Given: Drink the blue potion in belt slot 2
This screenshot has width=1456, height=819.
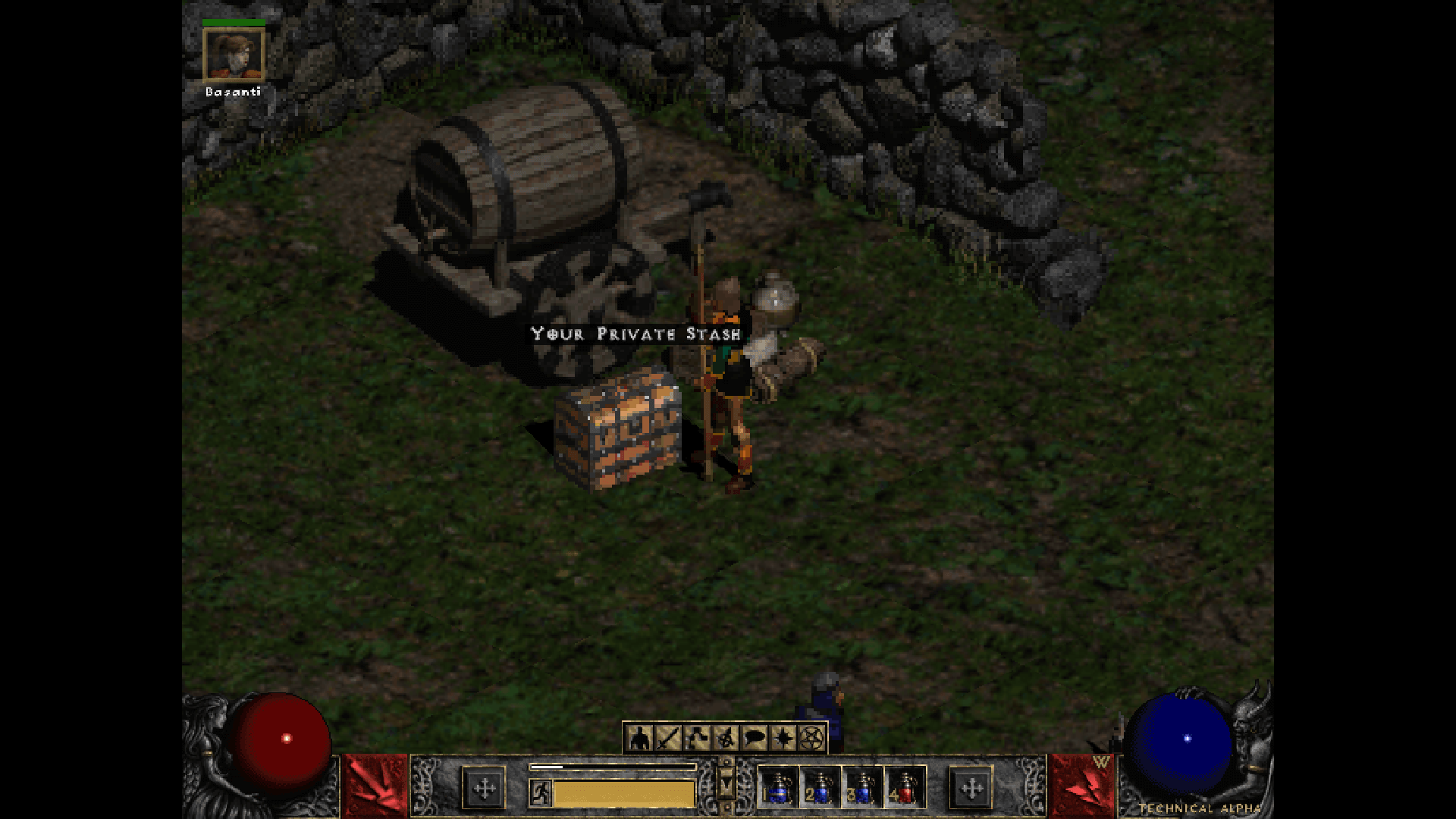Looking at the screenshot, I should pos(821,787).
